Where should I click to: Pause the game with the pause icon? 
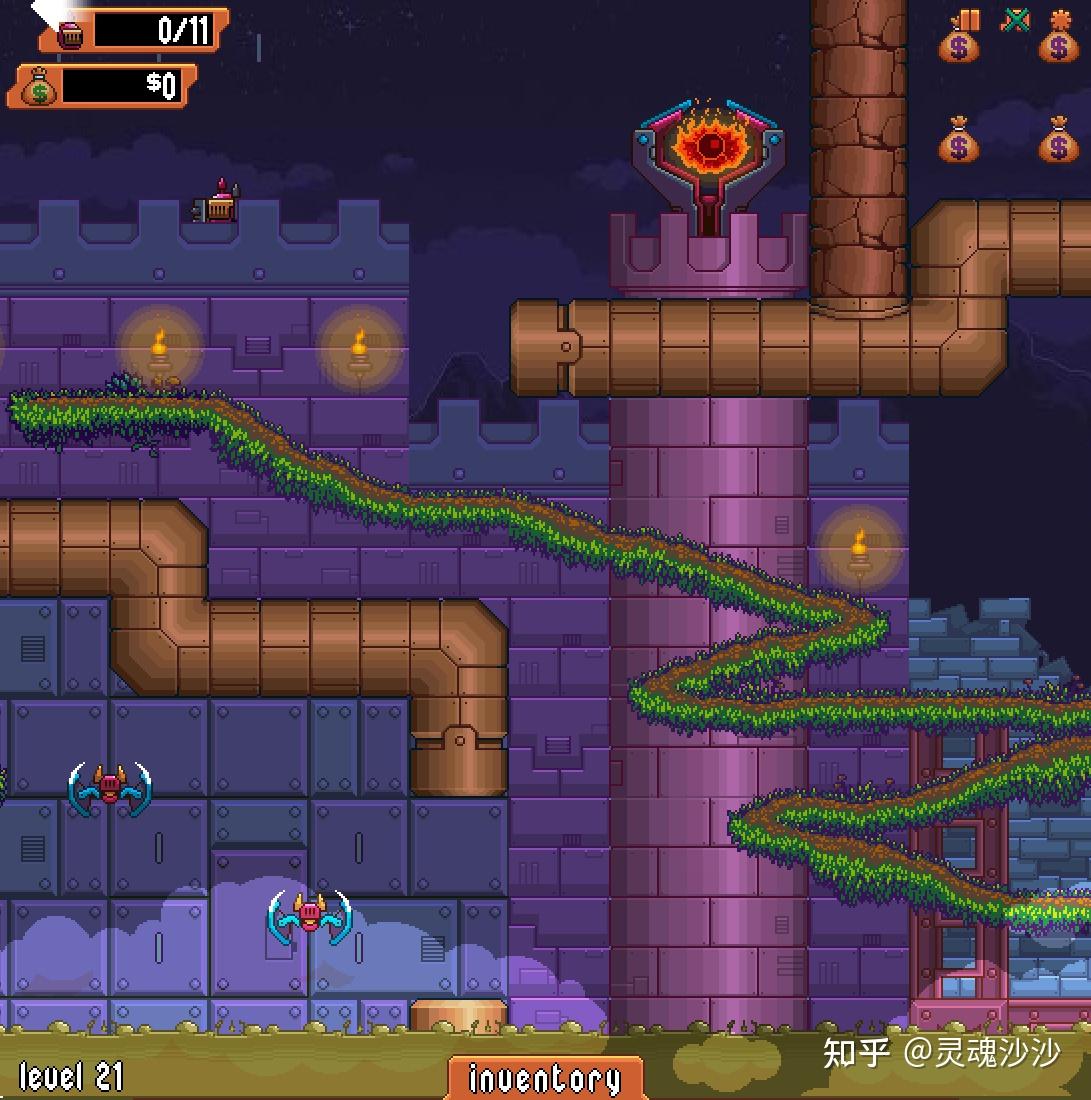[x=967, y=21]
